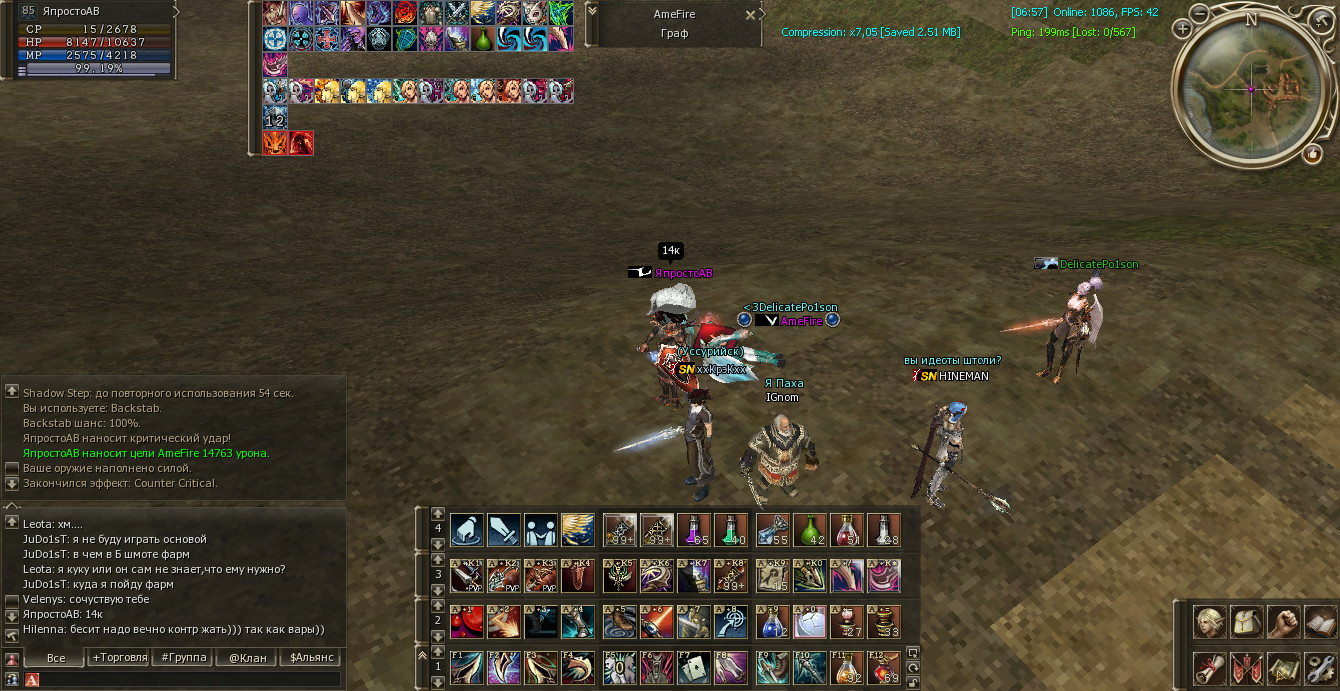Zoom out the minimap with minus button
This screenshot has width=1340, height=691.
[x=1200, y=15]
